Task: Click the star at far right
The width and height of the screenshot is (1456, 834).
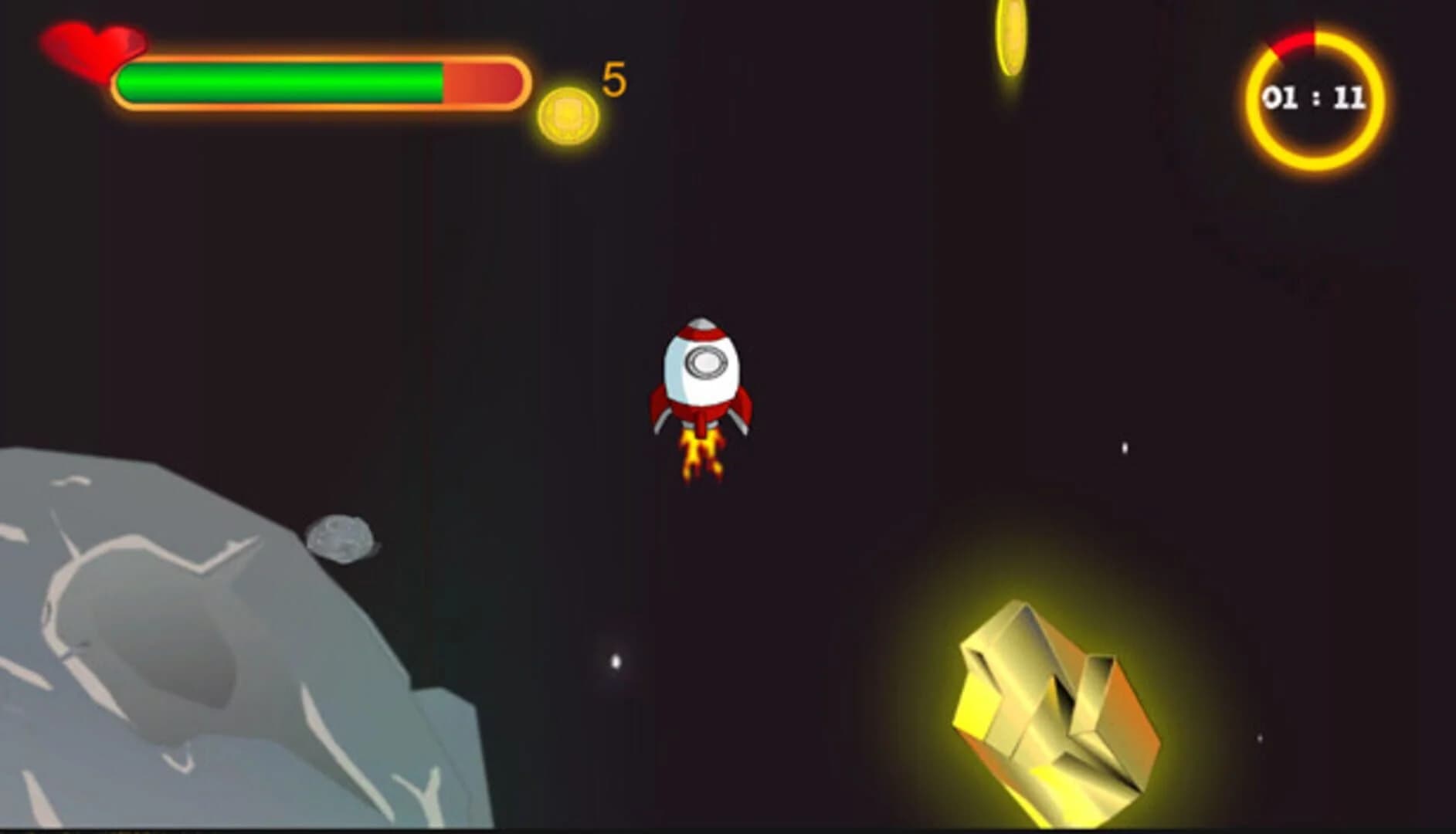Action: tap(1124, 448)
